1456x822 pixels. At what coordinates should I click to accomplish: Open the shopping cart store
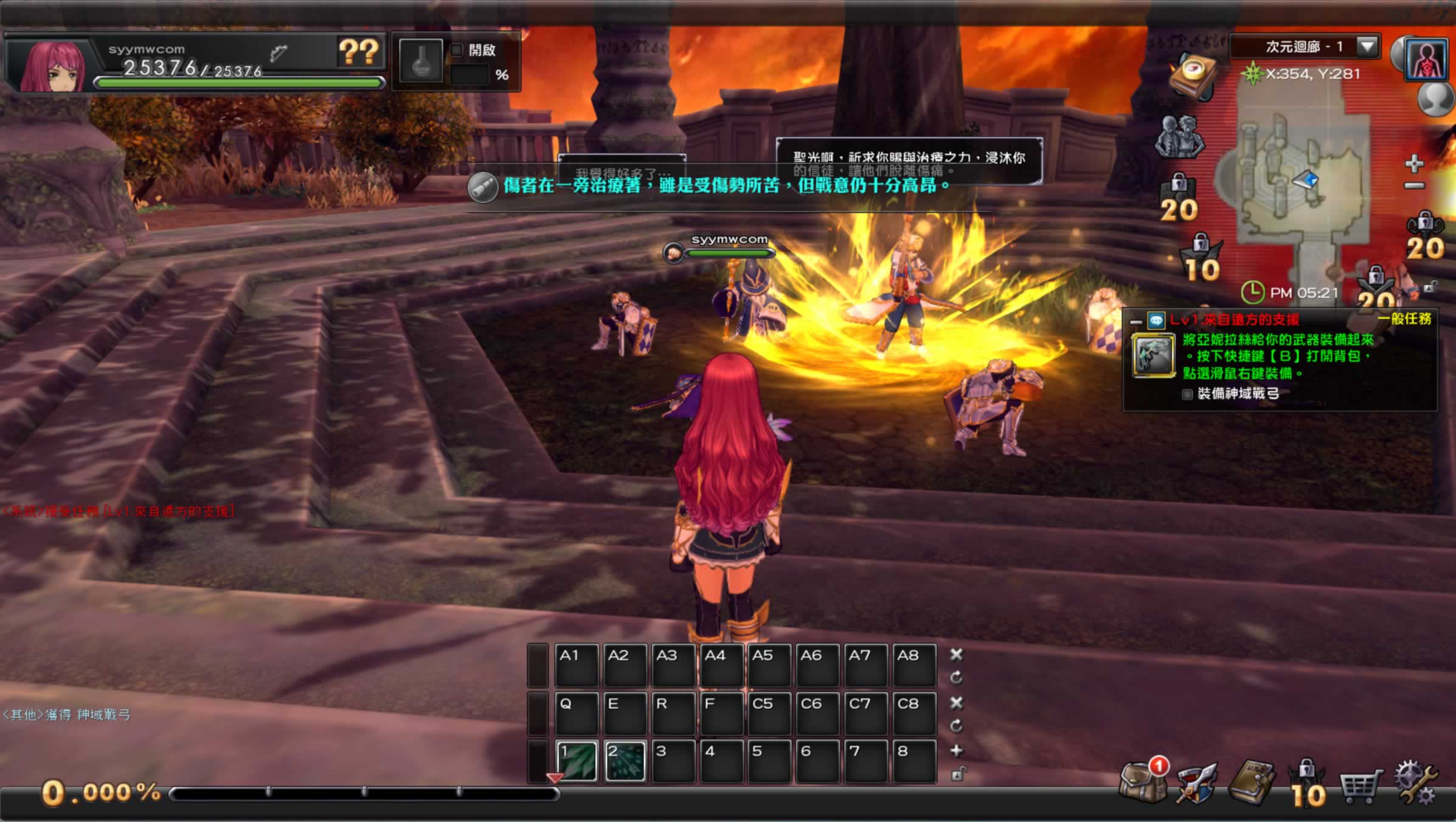[1361, 785]
